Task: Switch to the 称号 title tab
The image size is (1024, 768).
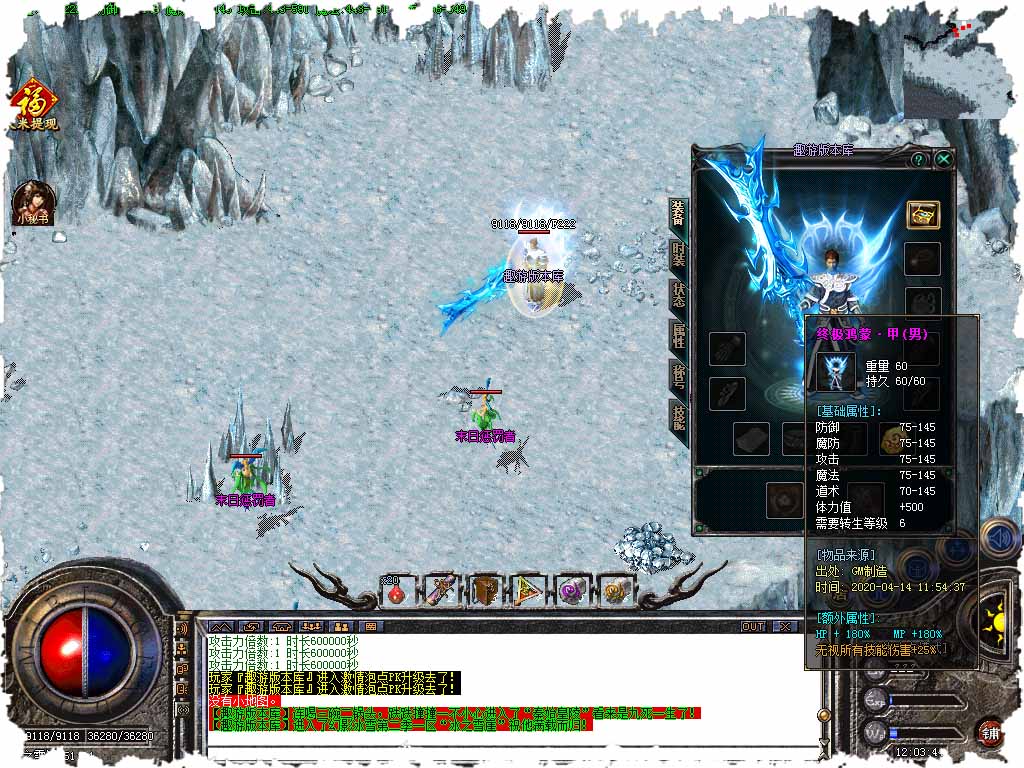Action: pyautogui.click(x=679, y=376)
